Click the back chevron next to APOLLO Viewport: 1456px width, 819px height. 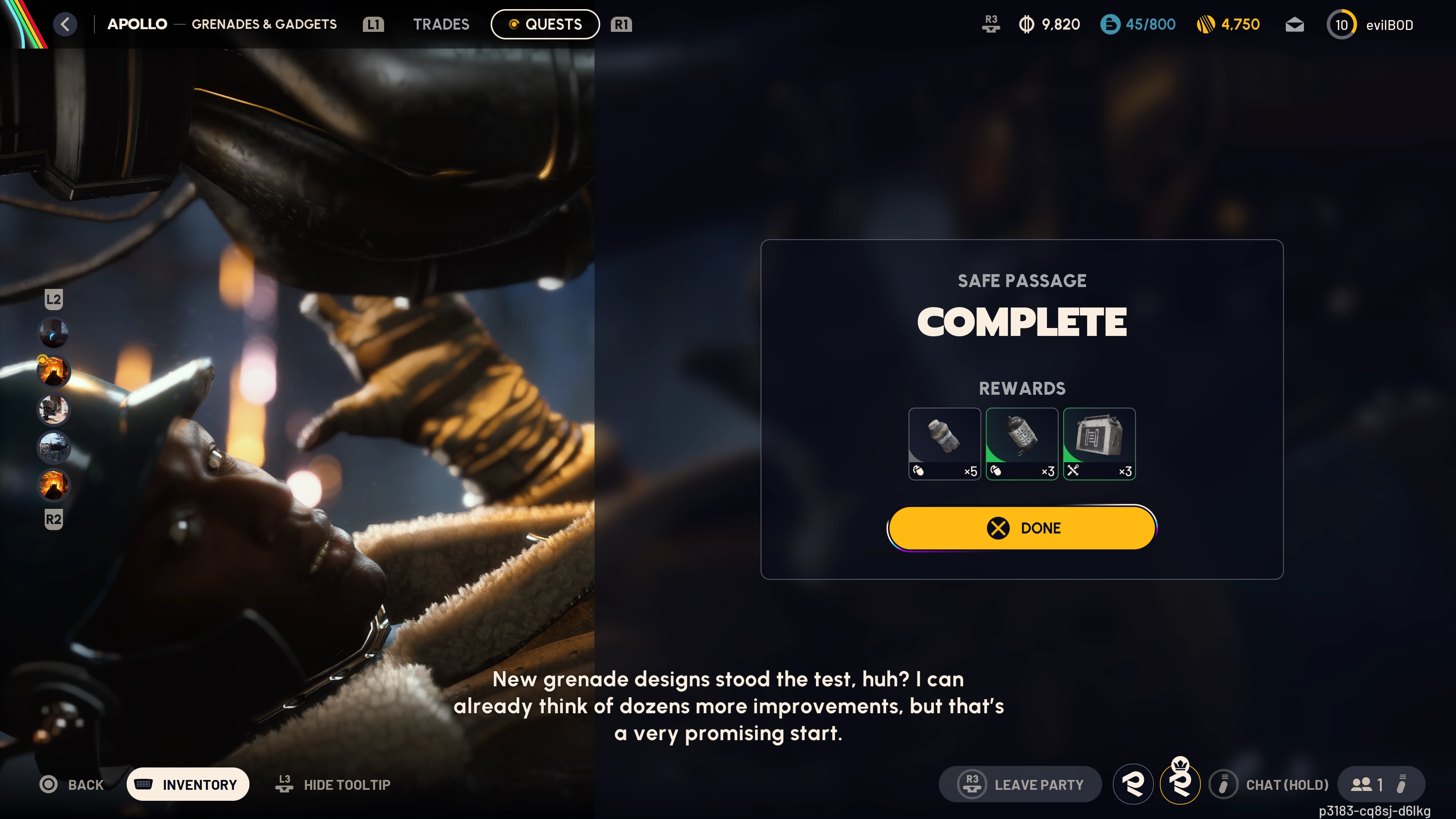point(65,24)
